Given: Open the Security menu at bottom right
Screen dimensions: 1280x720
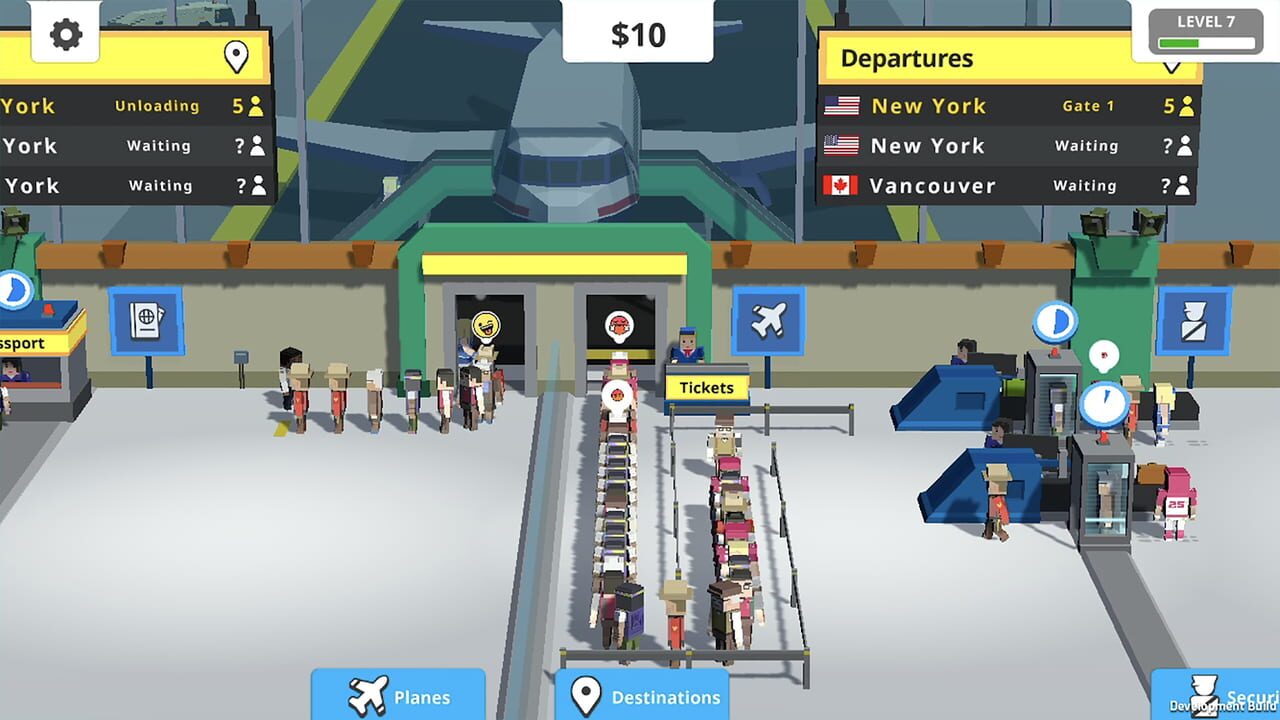Looking at the screenshot, I should tap(1222, 697).
